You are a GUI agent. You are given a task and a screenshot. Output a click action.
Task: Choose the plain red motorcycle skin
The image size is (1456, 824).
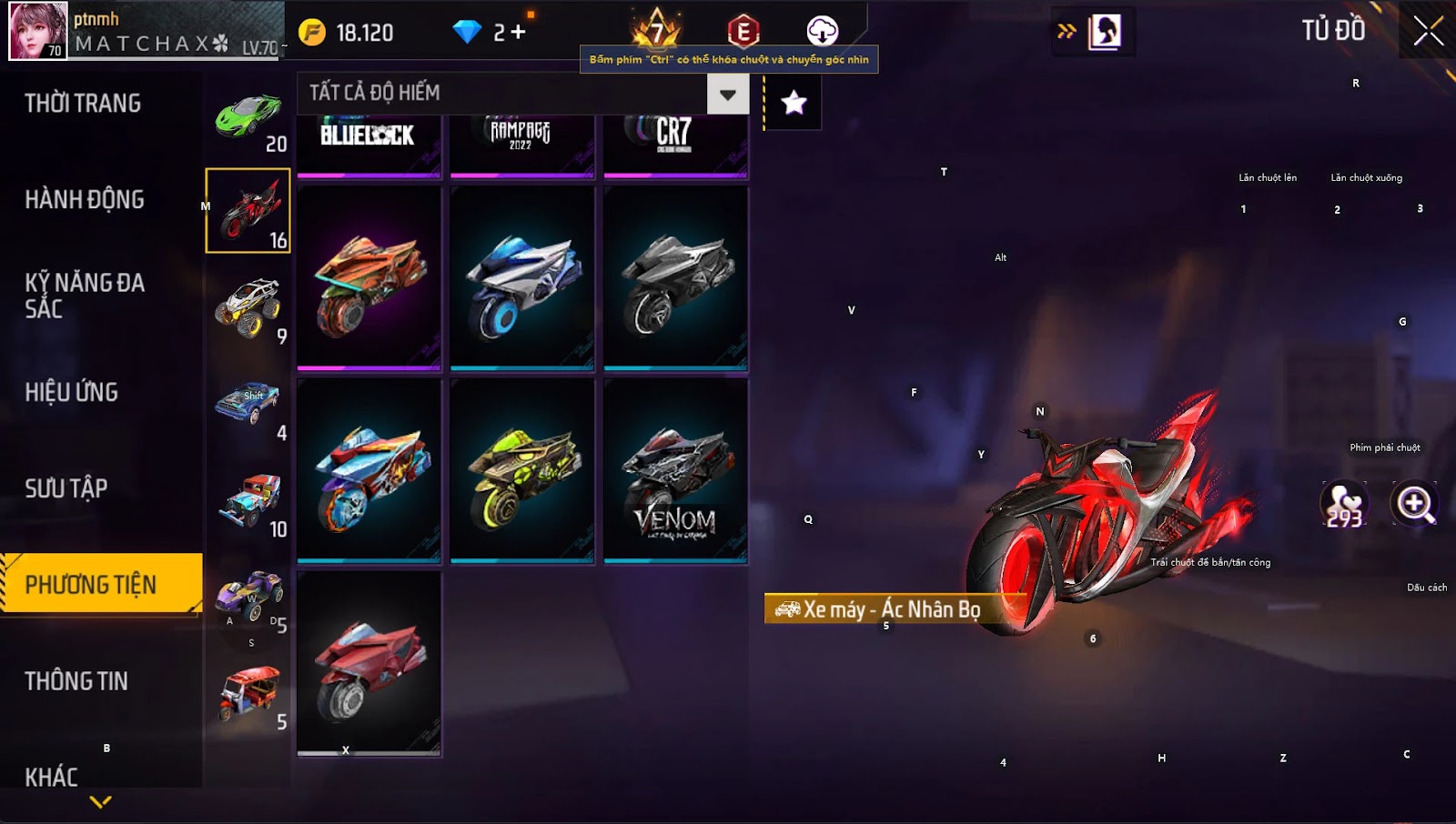(369, 664)
